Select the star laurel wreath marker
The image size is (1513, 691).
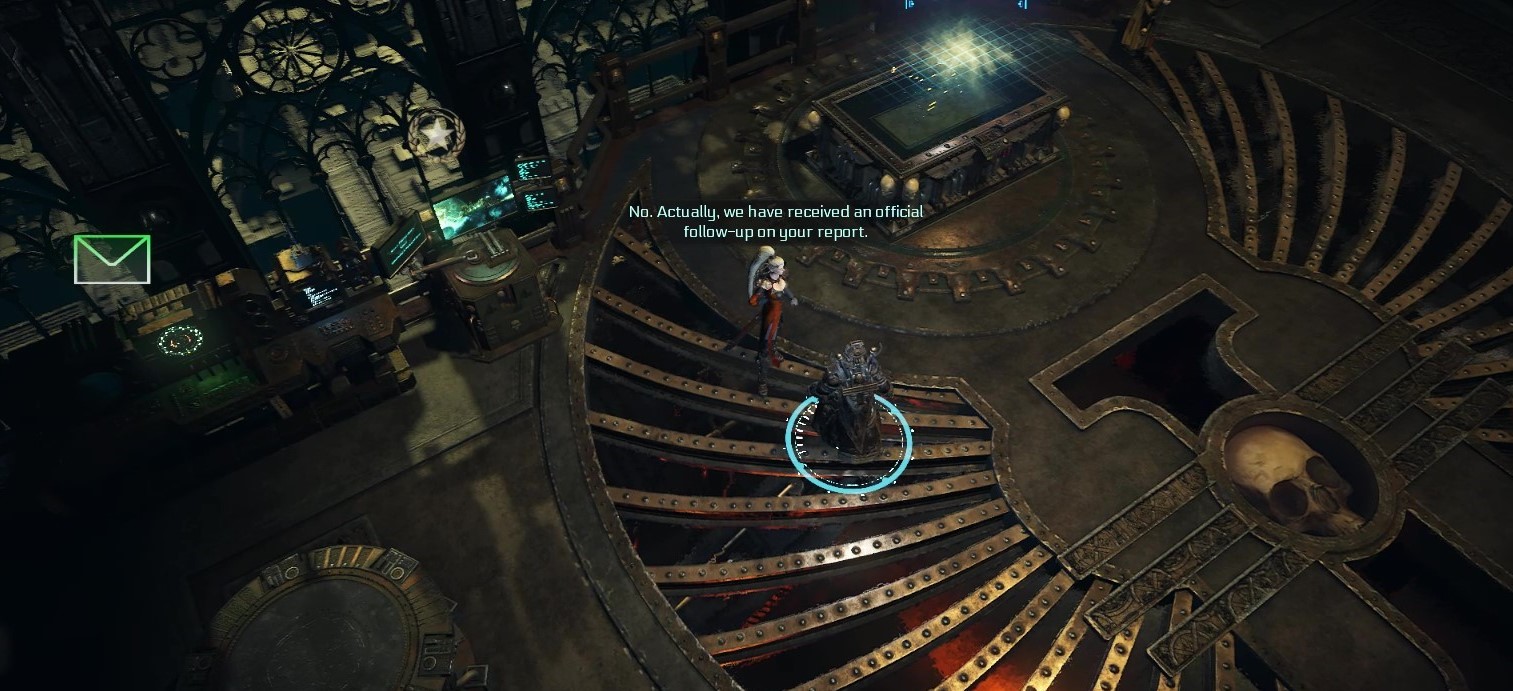[436, 133]
